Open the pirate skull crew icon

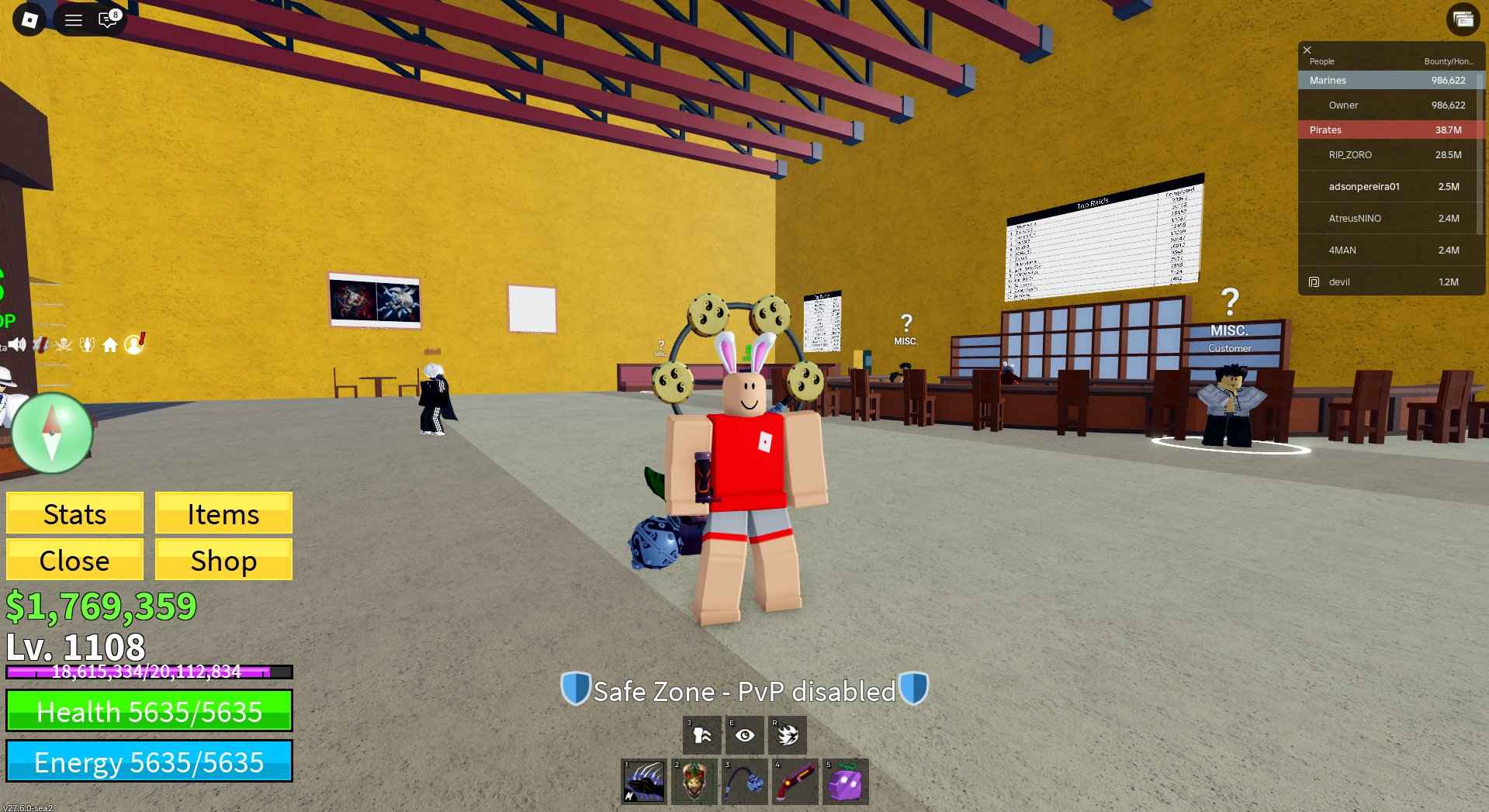click(64, 345)
